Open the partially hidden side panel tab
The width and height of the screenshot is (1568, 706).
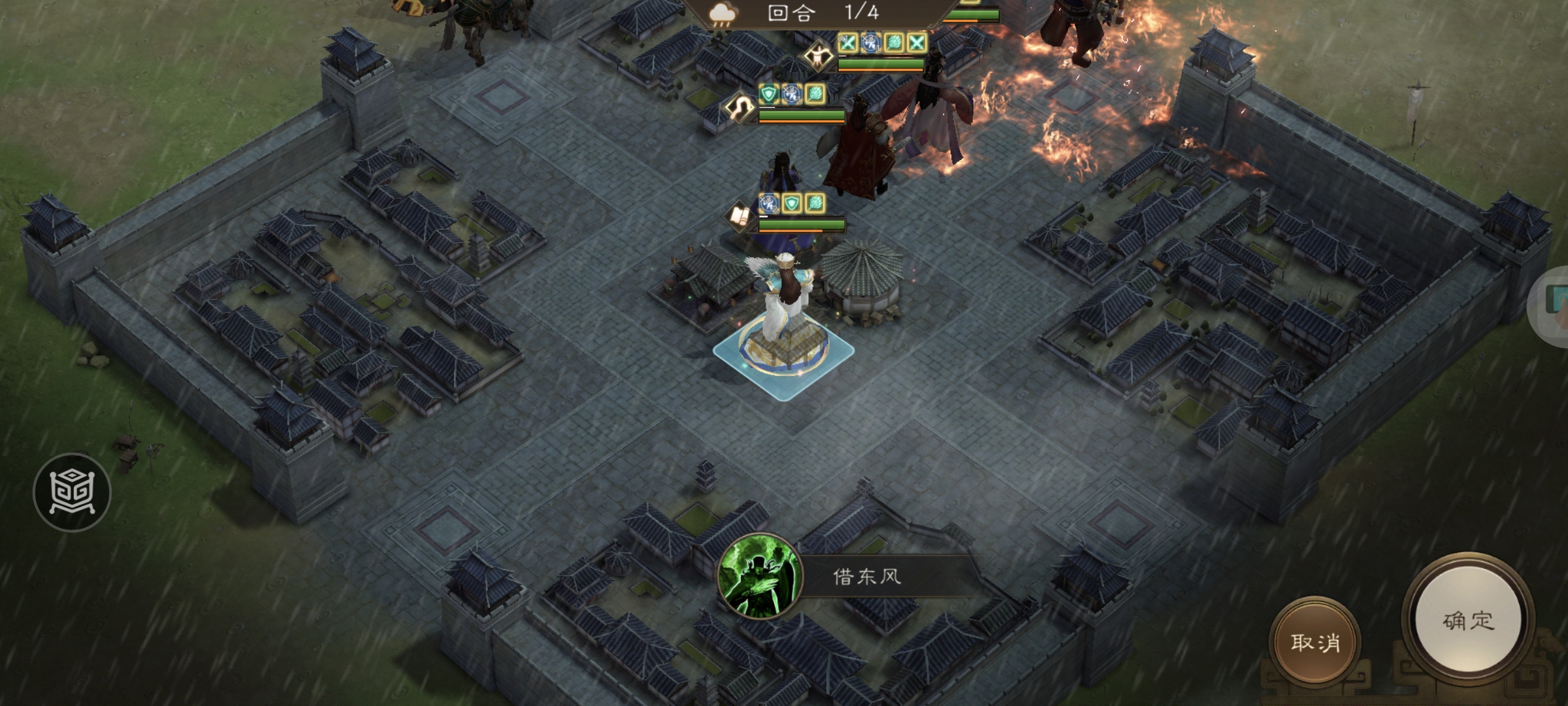[x=1555, y=305]
